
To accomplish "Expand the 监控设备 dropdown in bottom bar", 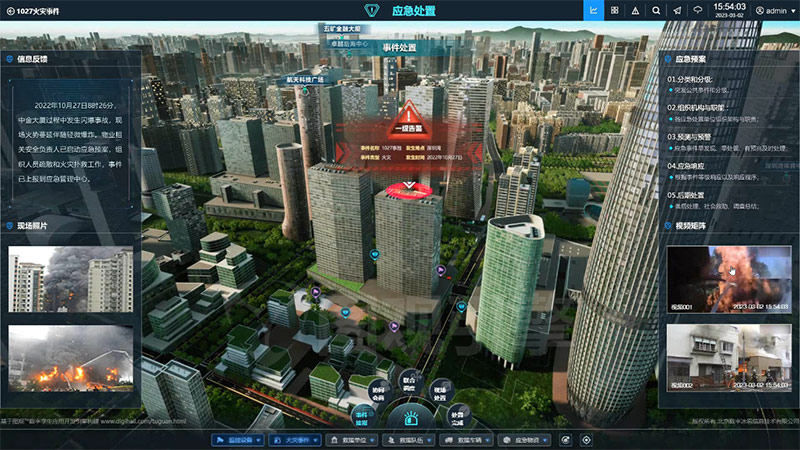I will [238, 440].
